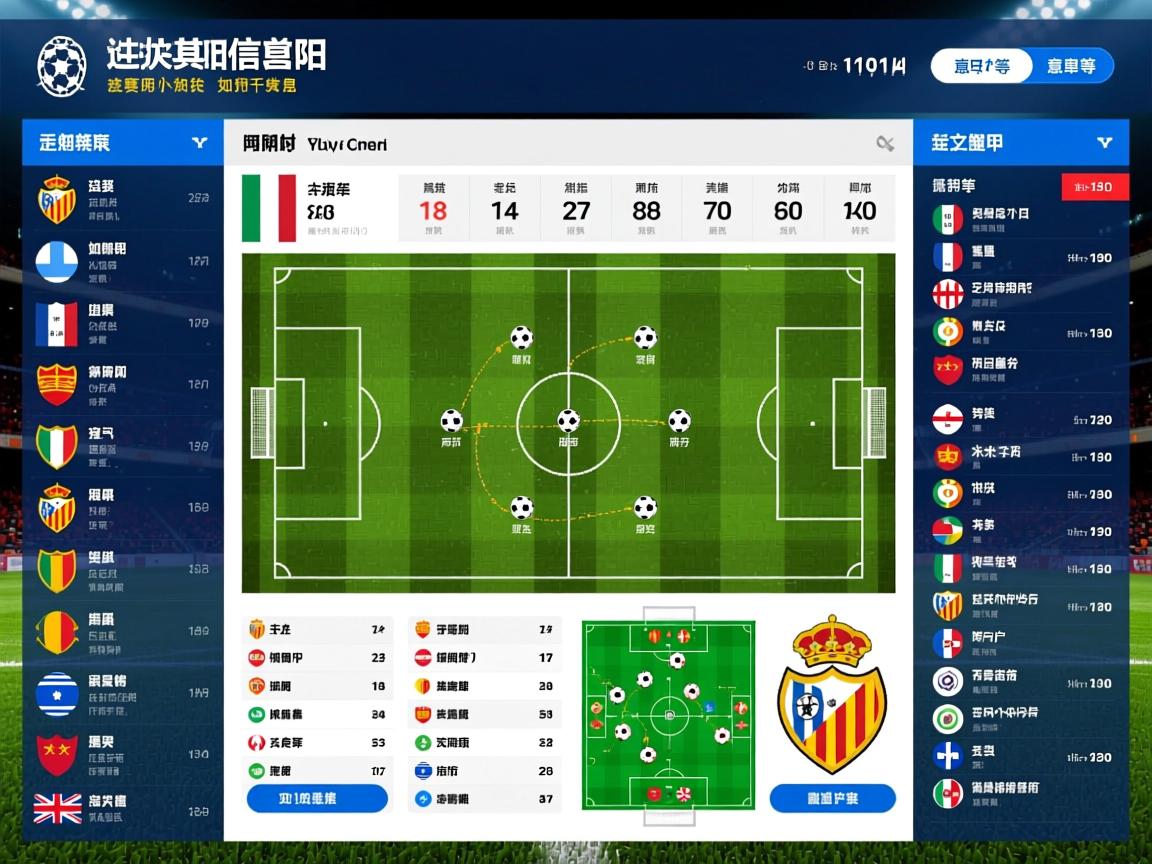This screenshot has height=864, width=1152.
Task: Open the tools icon in the tactics header
Action: point(885,144)
